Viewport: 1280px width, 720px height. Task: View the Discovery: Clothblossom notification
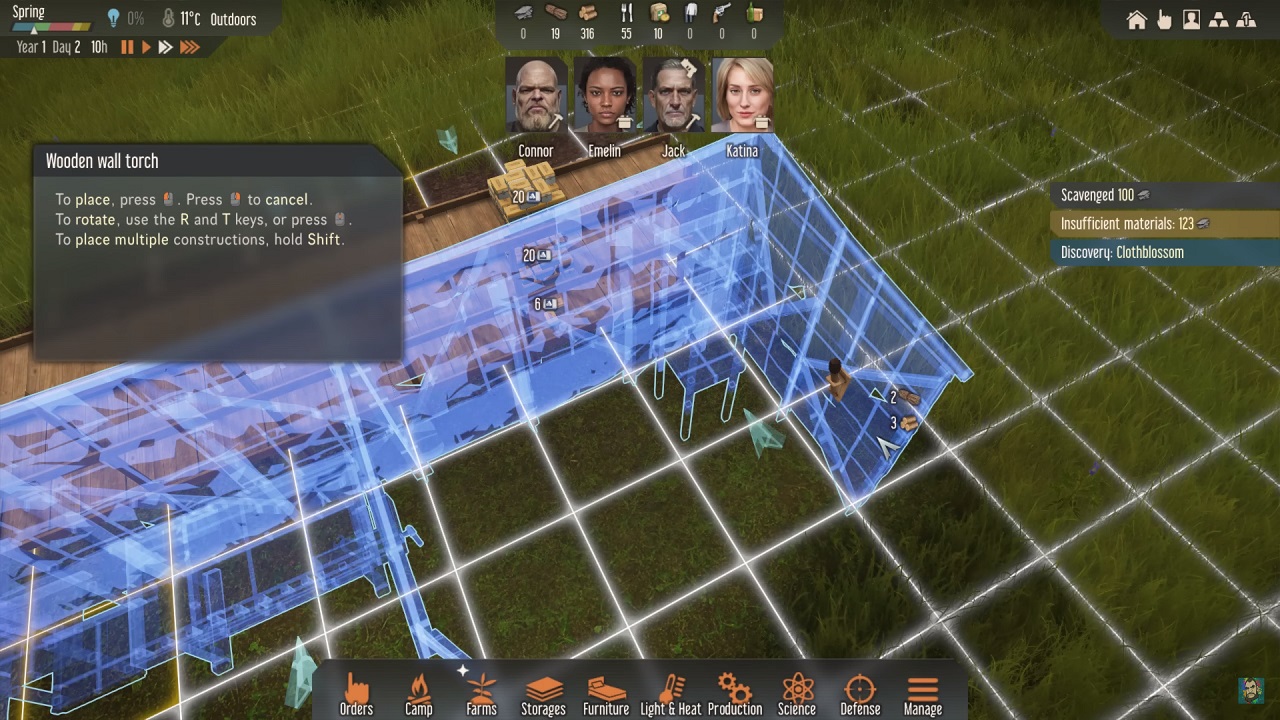(1122, 252)
